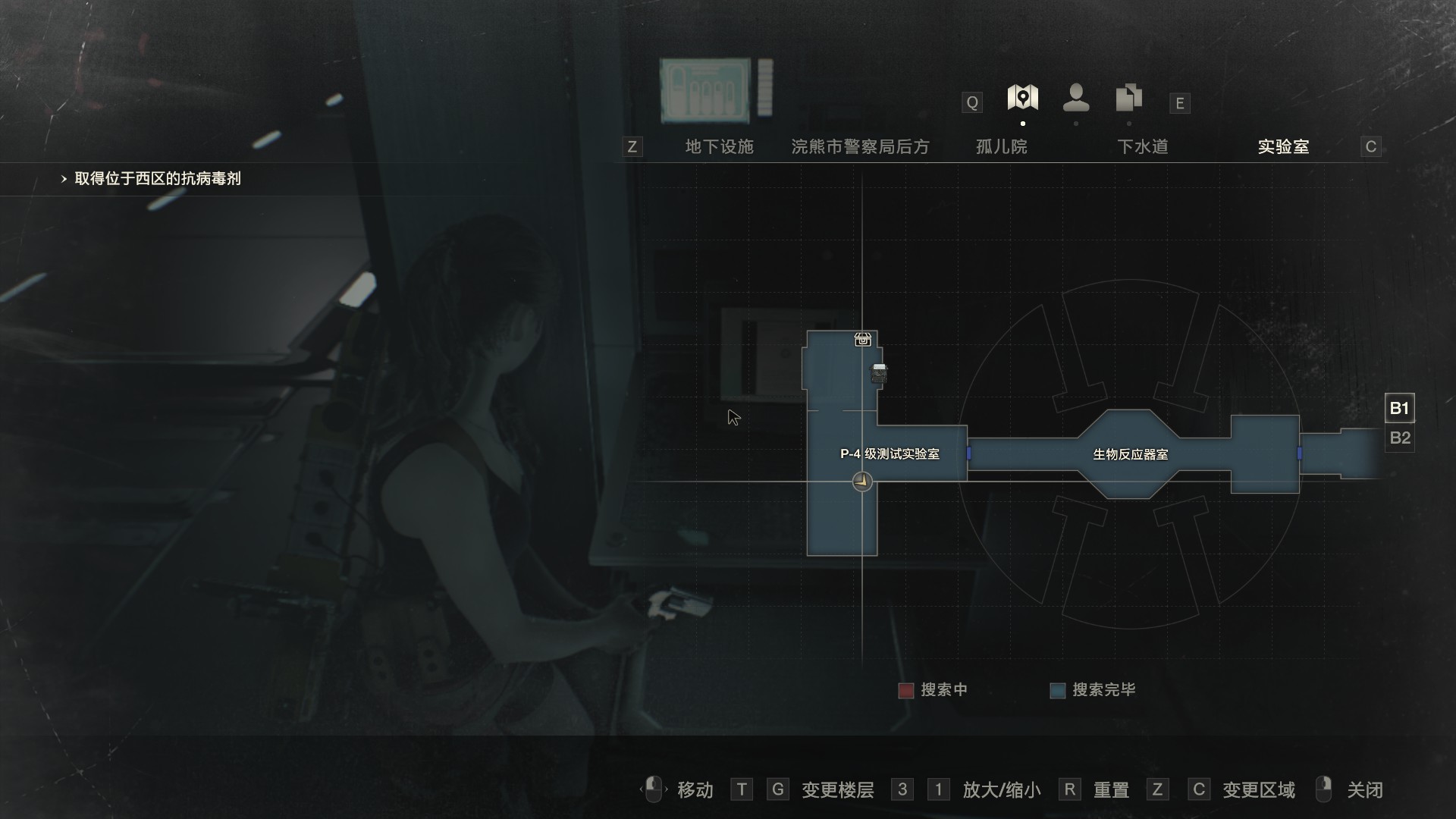Click the objective 取得位于西区的抗病毒剂
Image resolution: width=1456 pixels, height=819 pixels.
click(158, 179)
